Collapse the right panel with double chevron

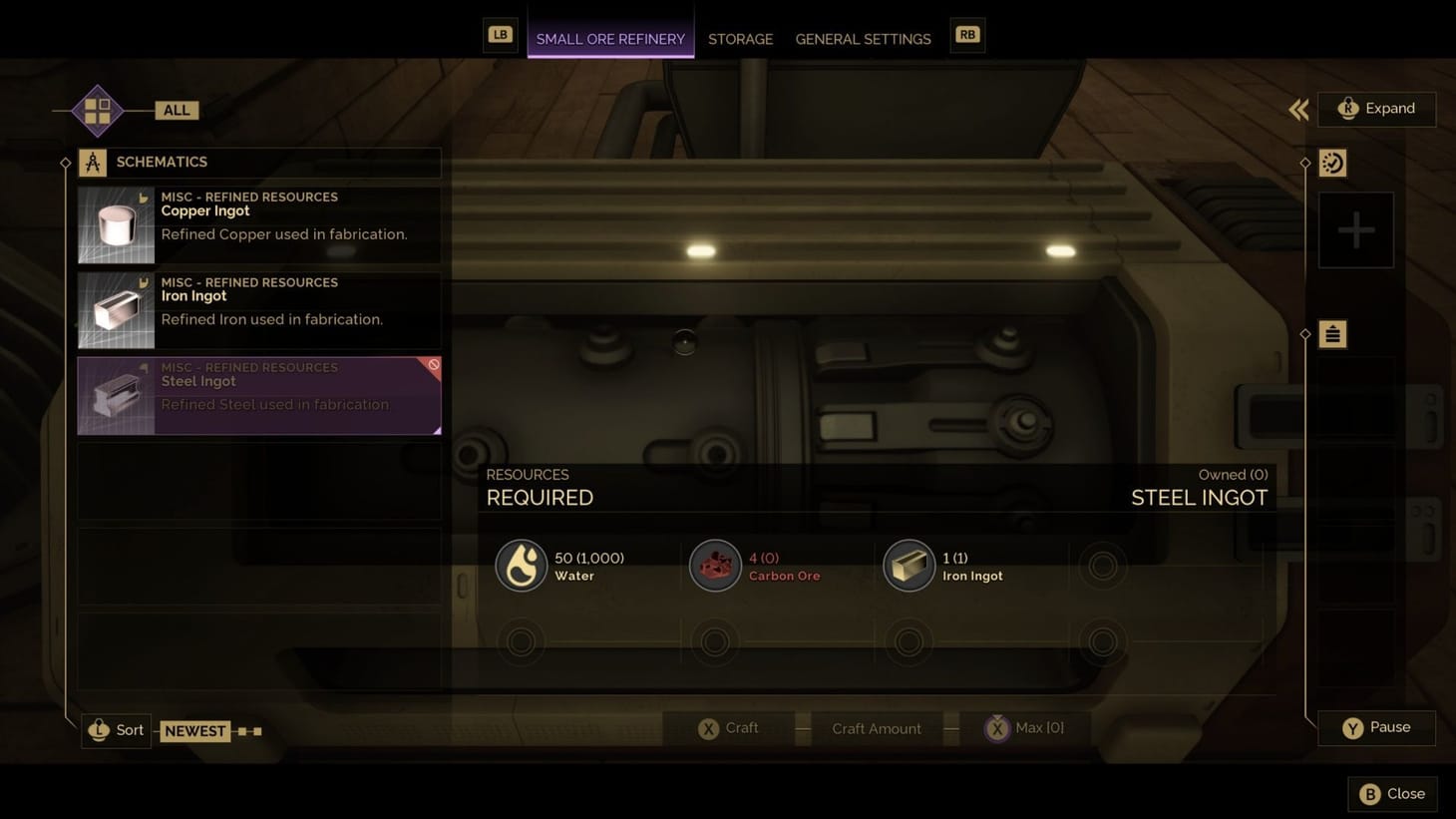point(1297,110)
